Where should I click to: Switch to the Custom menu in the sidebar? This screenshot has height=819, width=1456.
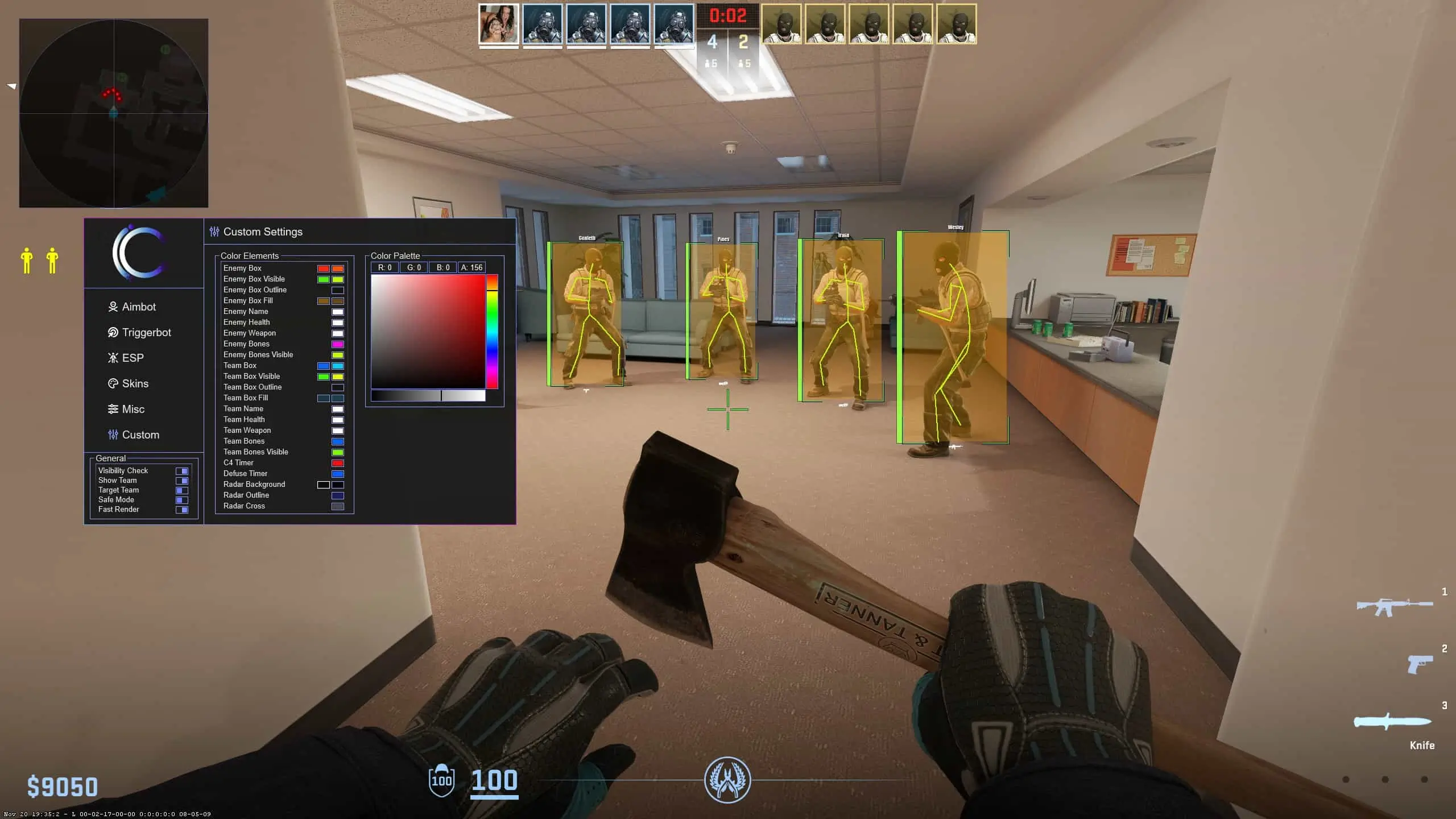[x=140, y=435]
